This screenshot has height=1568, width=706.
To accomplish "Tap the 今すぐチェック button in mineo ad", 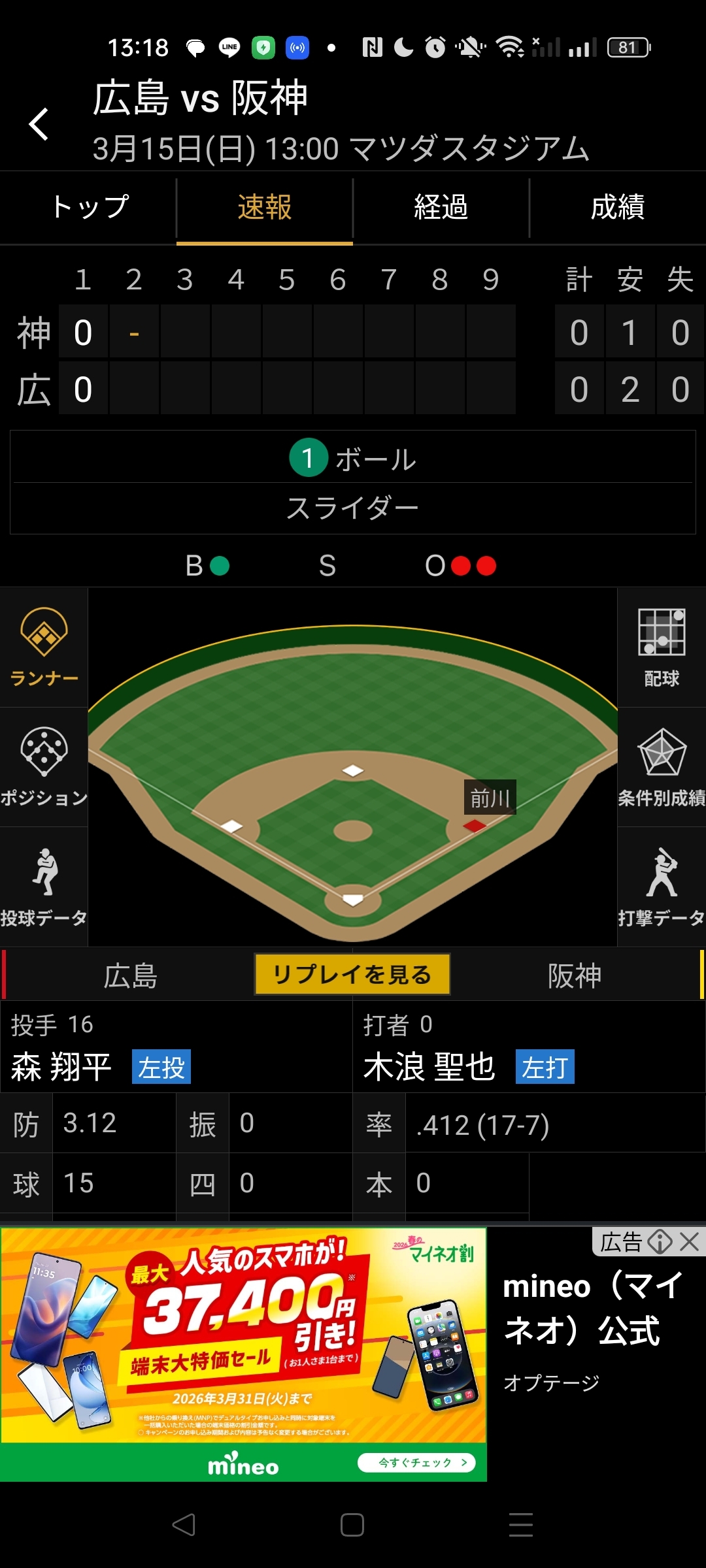I will [x=416, y=1462].
